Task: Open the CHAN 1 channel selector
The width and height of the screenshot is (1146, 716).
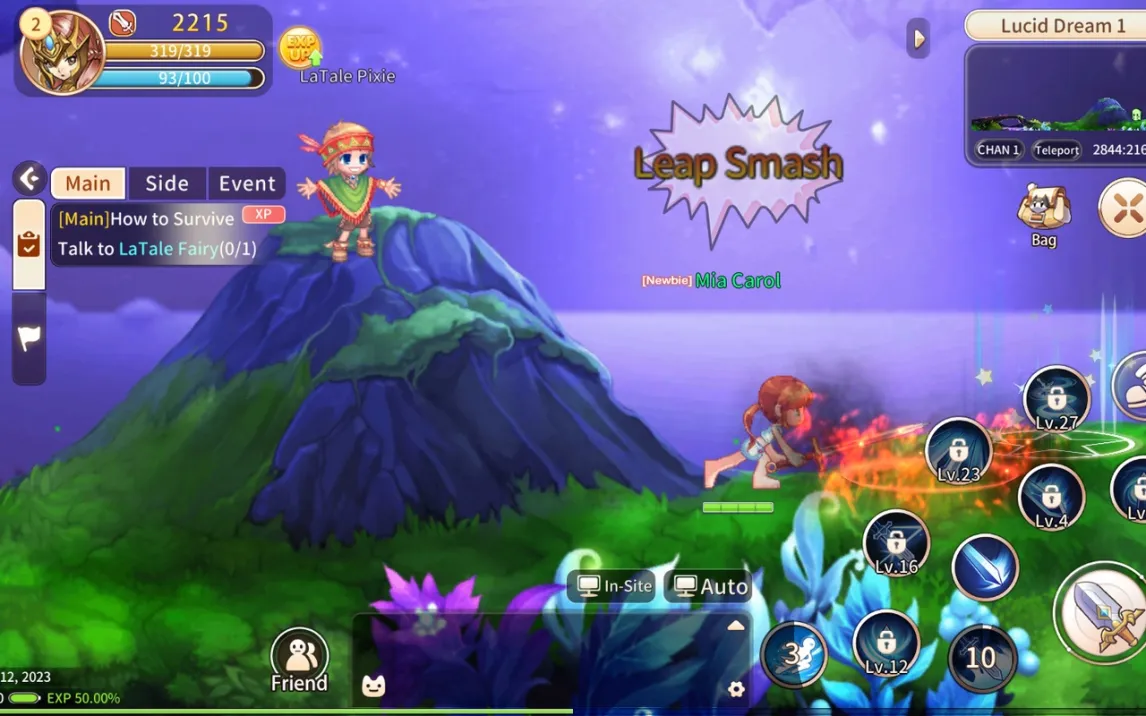Action: 998,150
